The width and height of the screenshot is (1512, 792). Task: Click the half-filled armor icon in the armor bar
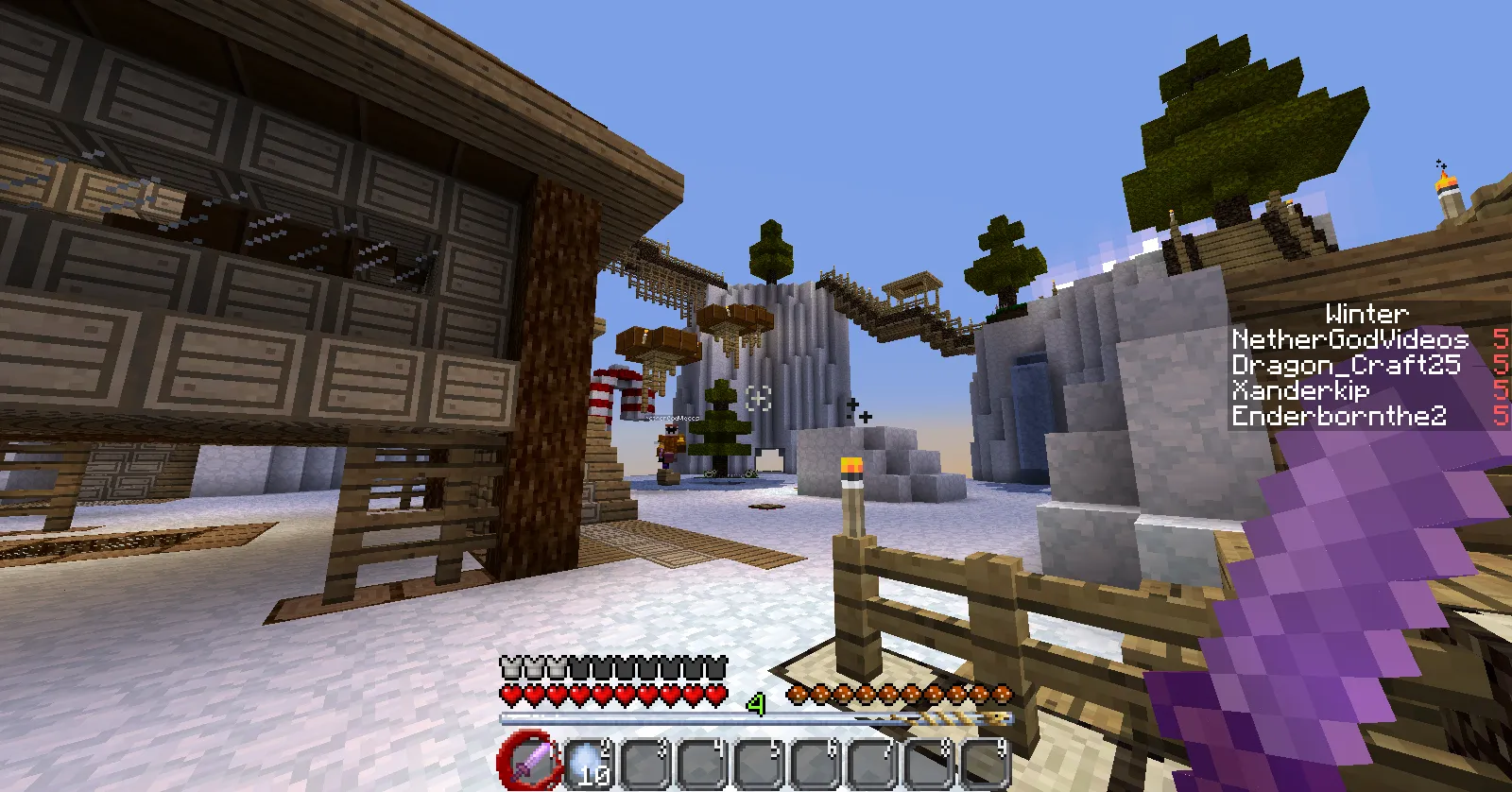tap(556, 668)
